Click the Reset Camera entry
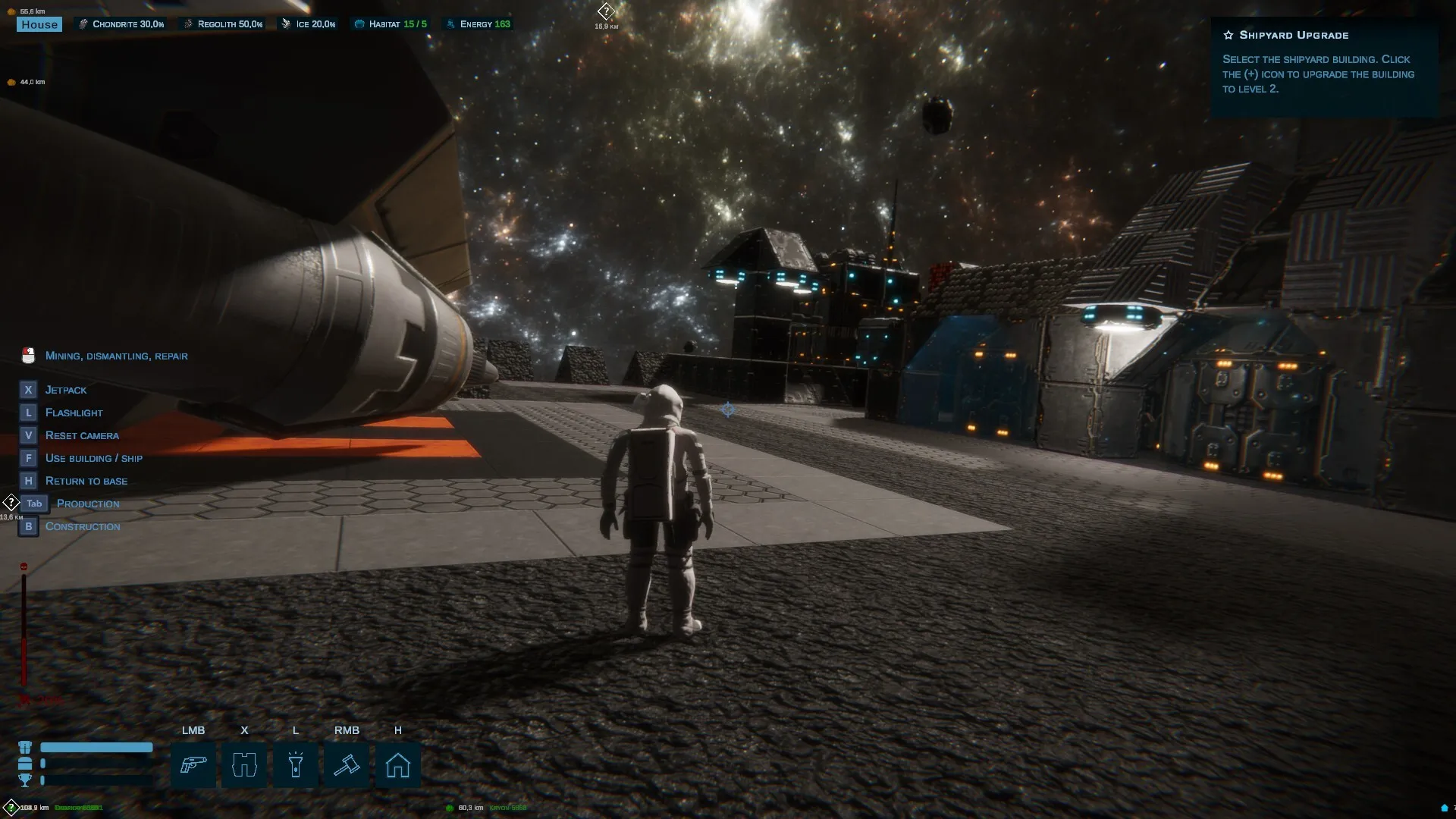This screenshot has width=1456, height=819. 82,435
